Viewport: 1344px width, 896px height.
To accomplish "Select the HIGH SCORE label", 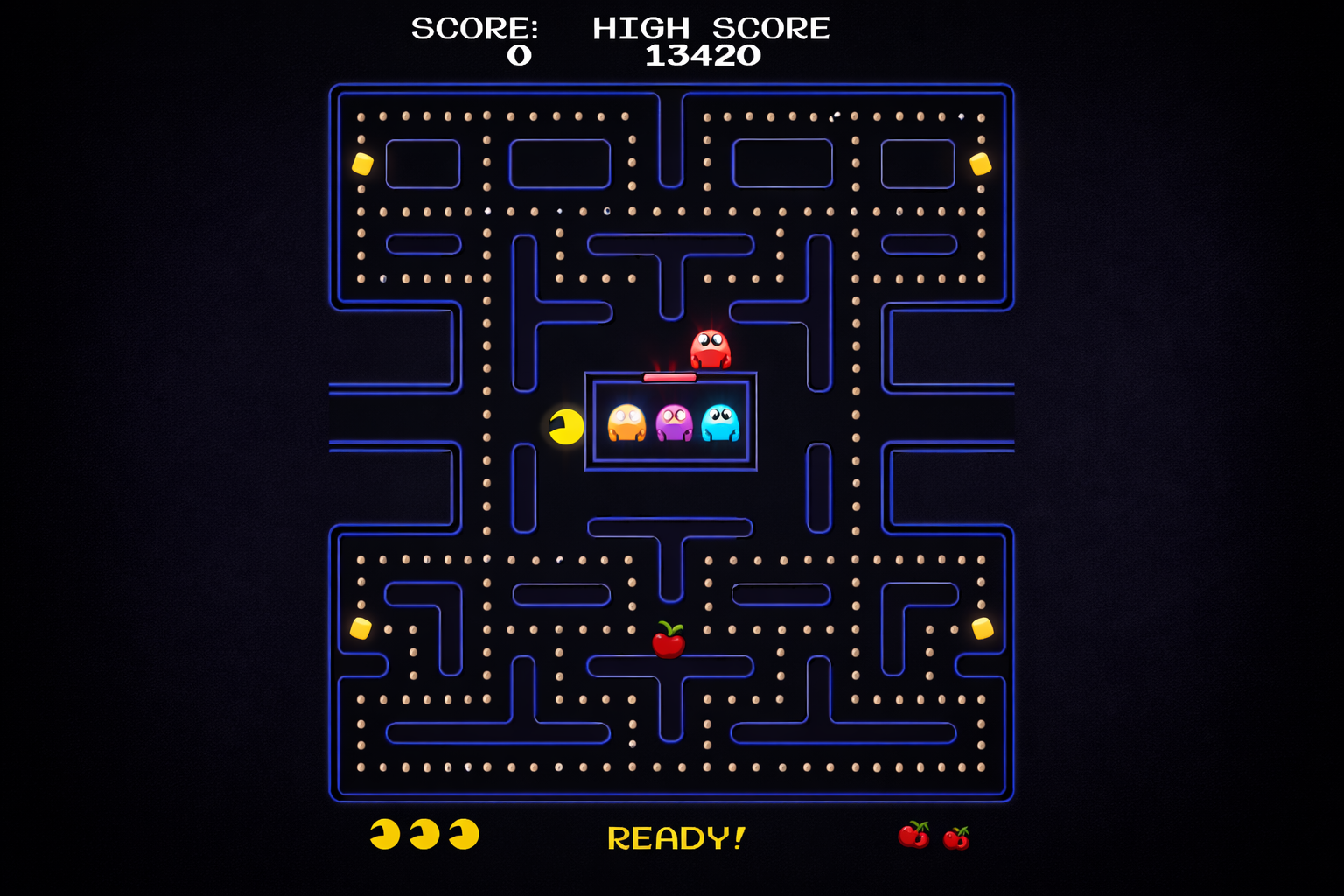I will 711,26.
